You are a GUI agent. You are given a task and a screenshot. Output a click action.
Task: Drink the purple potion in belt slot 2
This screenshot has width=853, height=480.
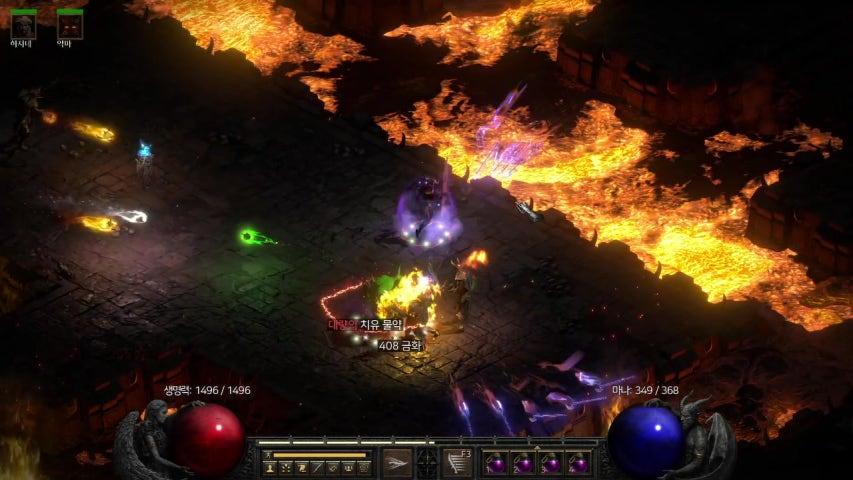pyautogui.click(x=523, y=464)
